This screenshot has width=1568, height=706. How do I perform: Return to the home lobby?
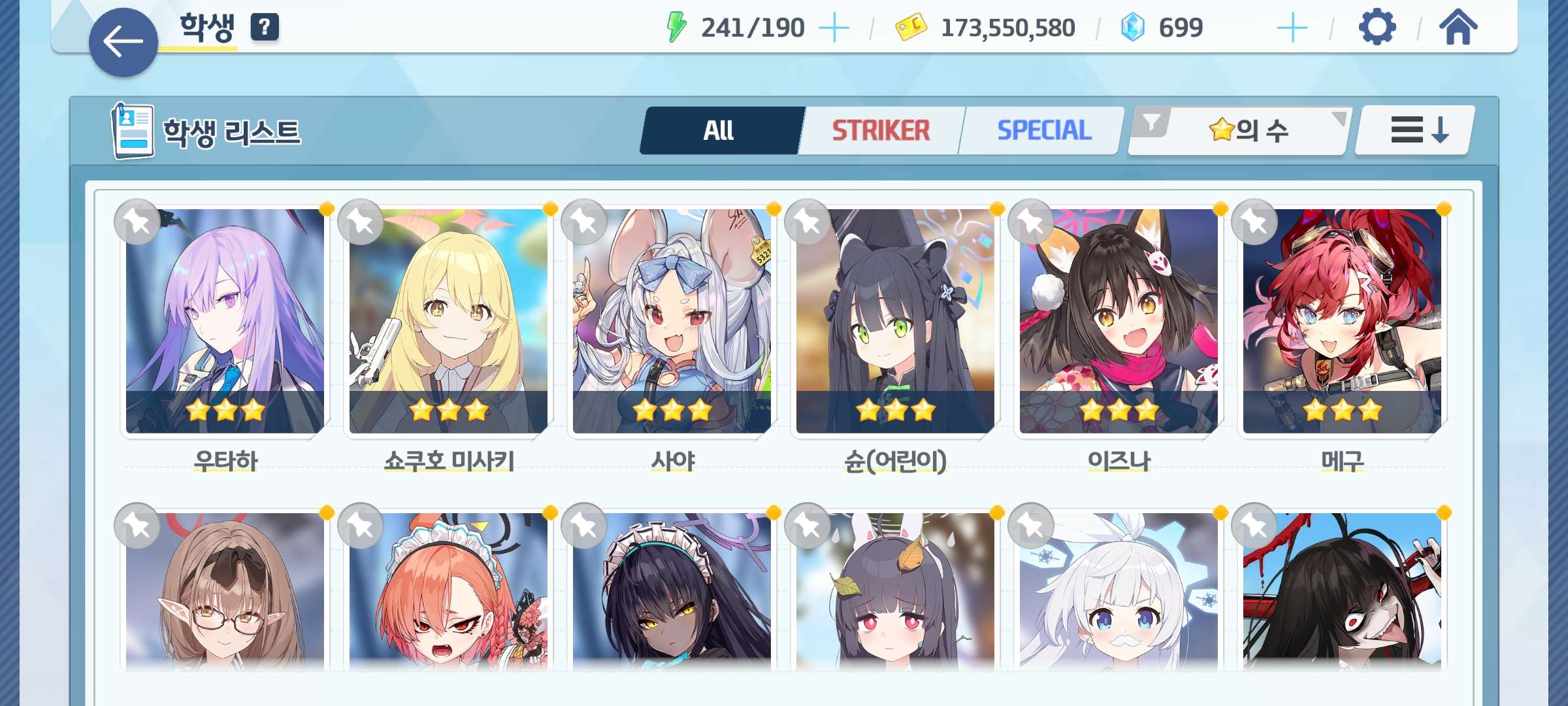[1458, 27]
